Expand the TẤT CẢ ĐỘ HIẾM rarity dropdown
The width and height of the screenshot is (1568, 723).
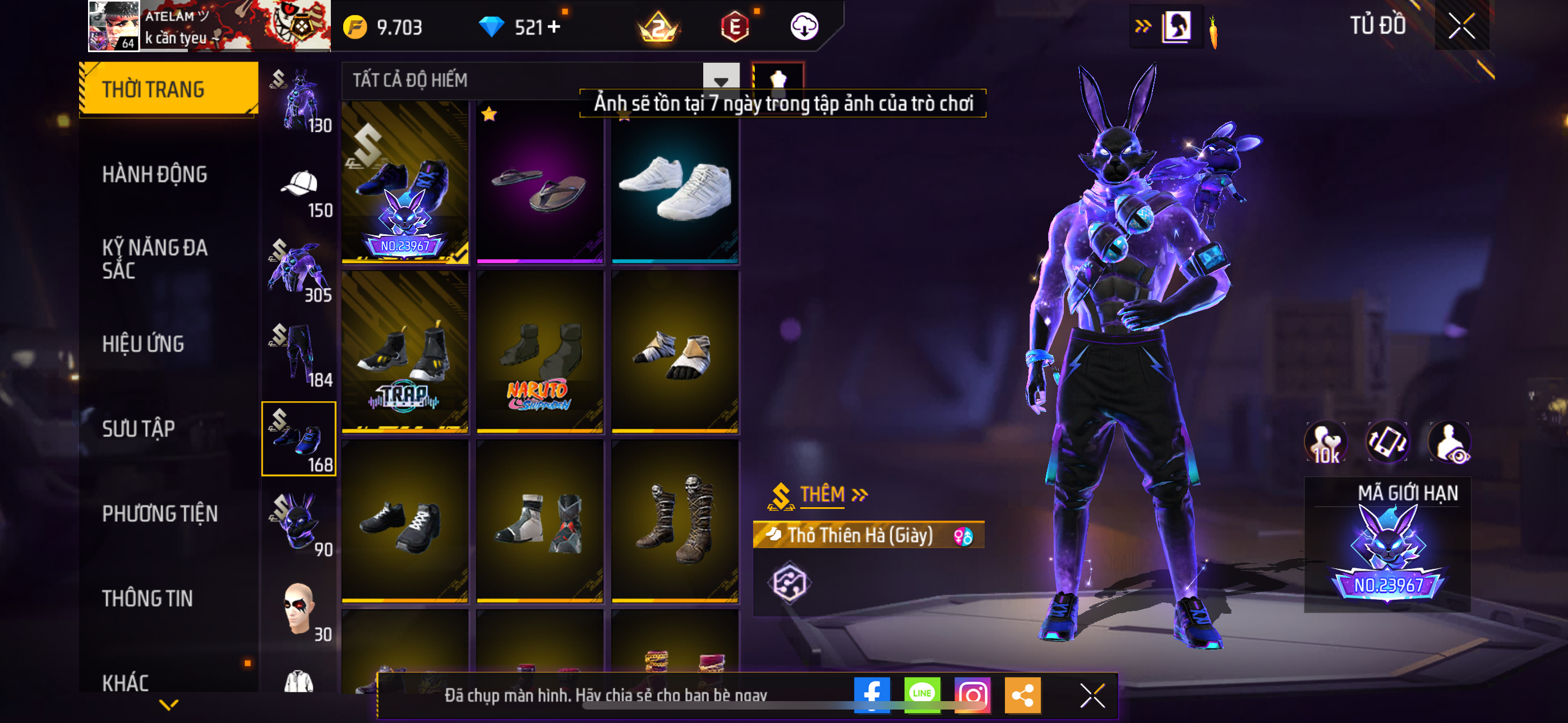tap(721, 80)
